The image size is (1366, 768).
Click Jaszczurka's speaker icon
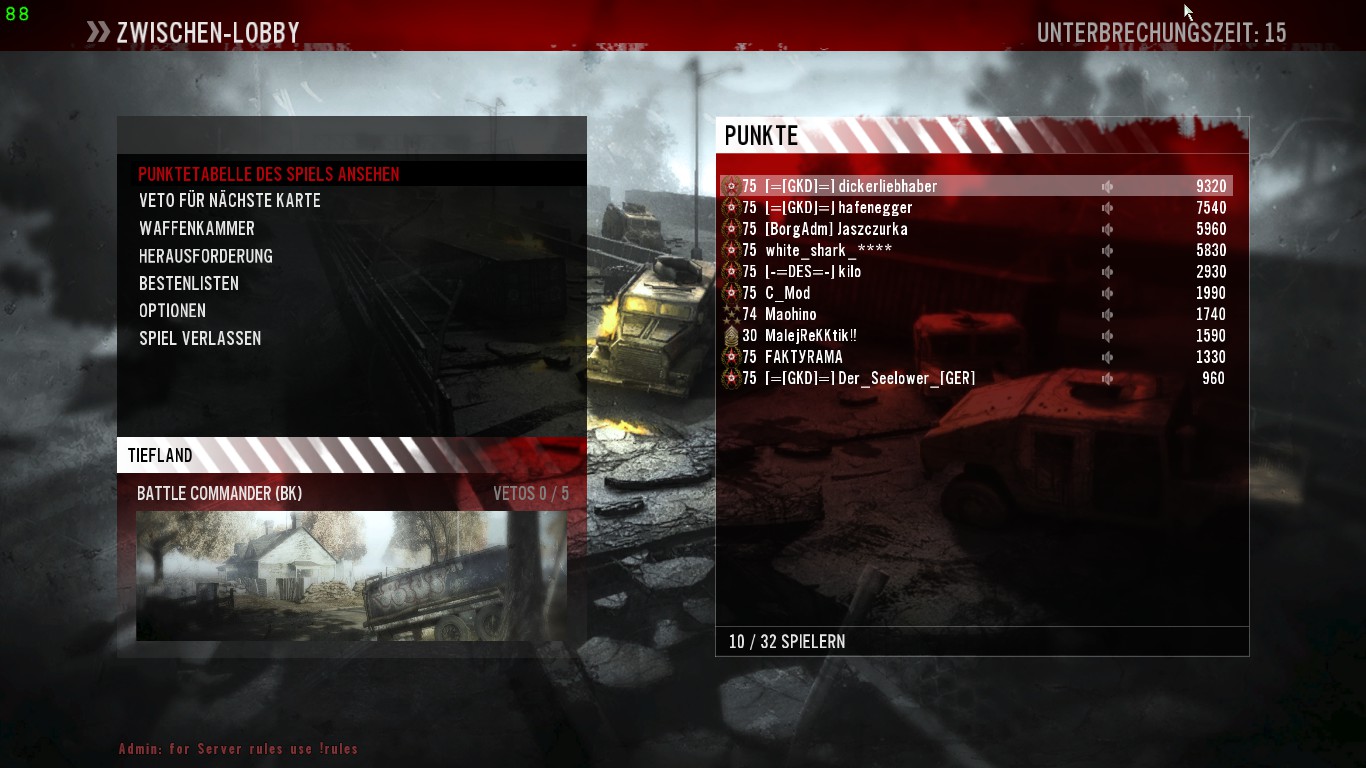coord(1107,229)
